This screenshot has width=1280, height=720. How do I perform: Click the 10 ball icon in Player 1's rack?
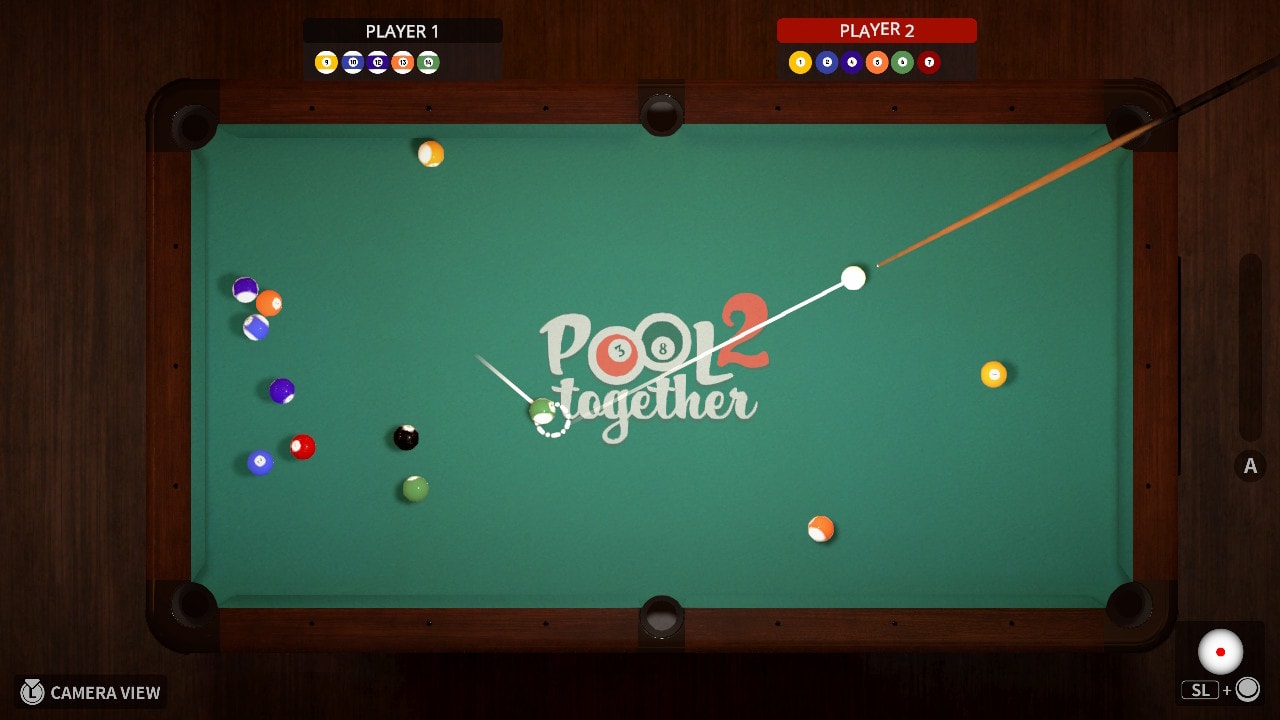(352, 61)
